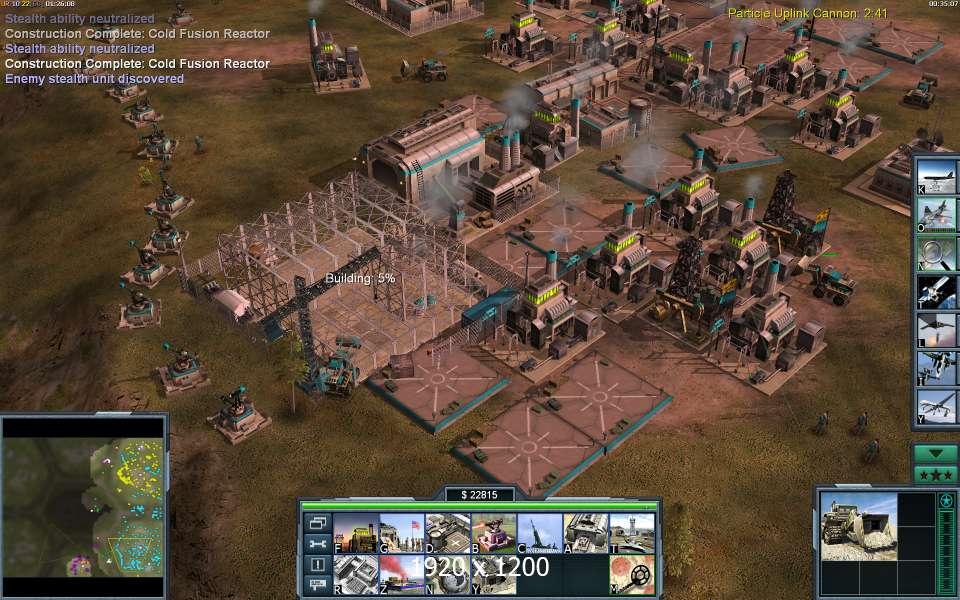Choose the red-smoke building icon (Z)
The image size is (960, 600).
click(400, 574)
